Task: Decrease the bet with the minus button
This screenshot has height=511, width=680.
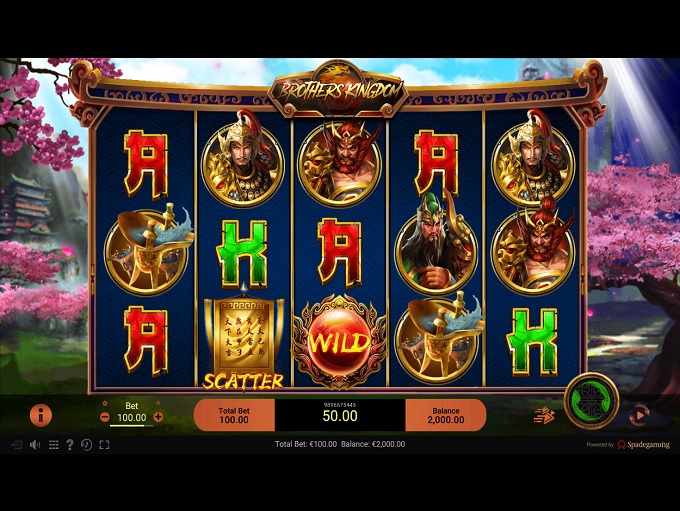Action: pos(105,416)
